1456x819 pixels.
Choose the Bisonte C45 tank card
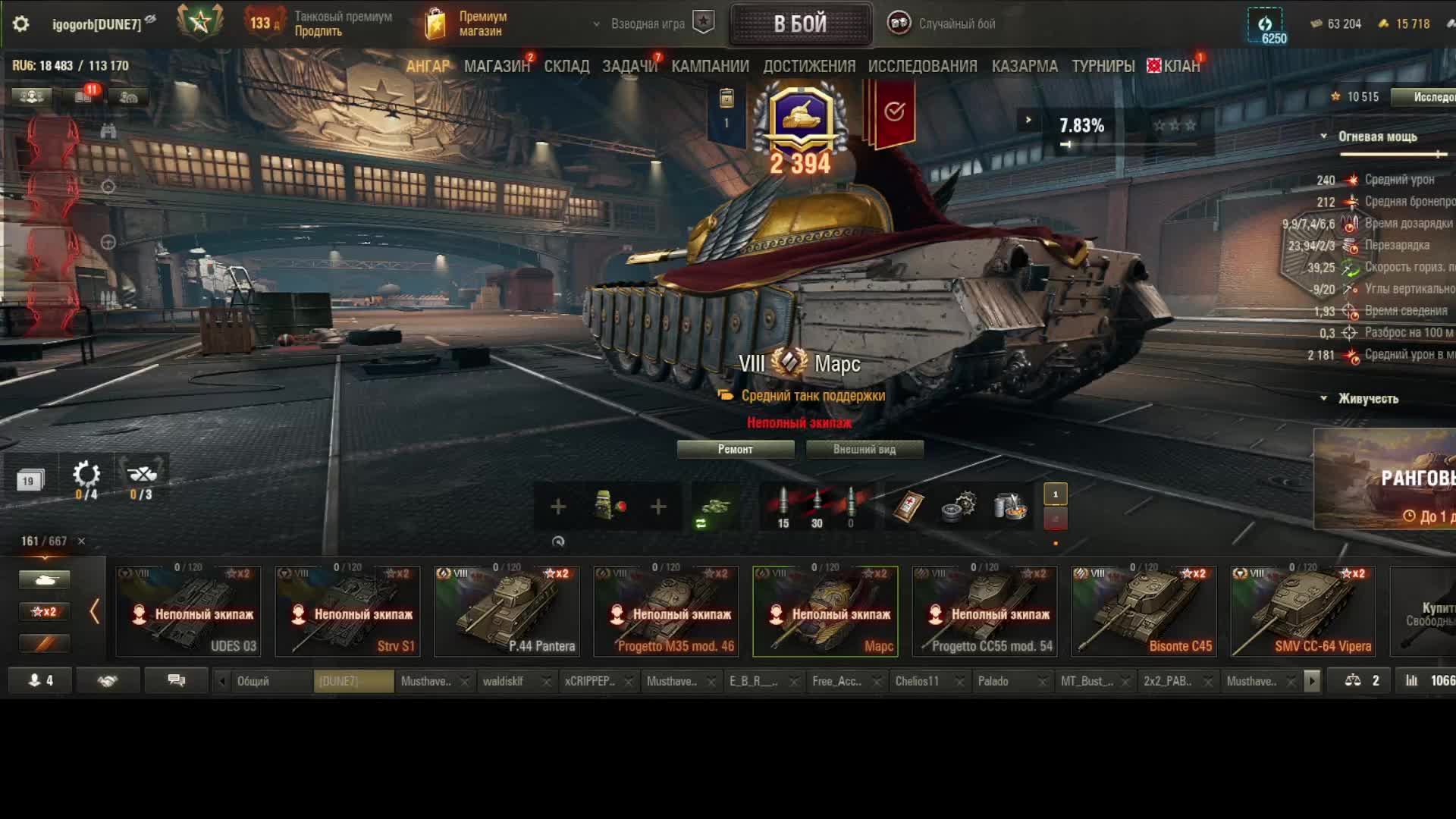click(x=1144, y=611)
